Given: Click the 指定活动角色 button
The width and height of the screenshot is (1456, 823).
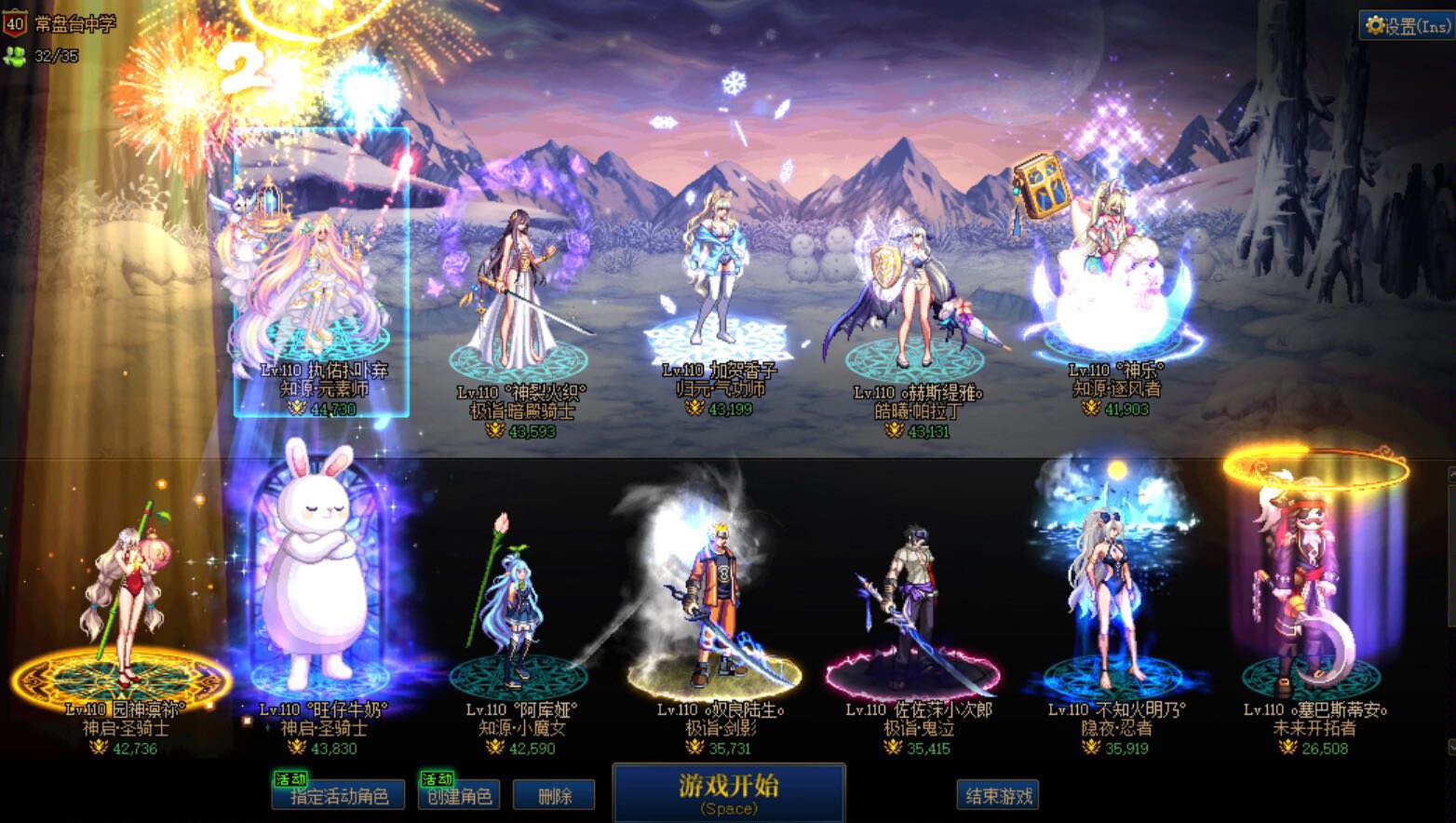Looking at the screenshot, I should point(338,796).
